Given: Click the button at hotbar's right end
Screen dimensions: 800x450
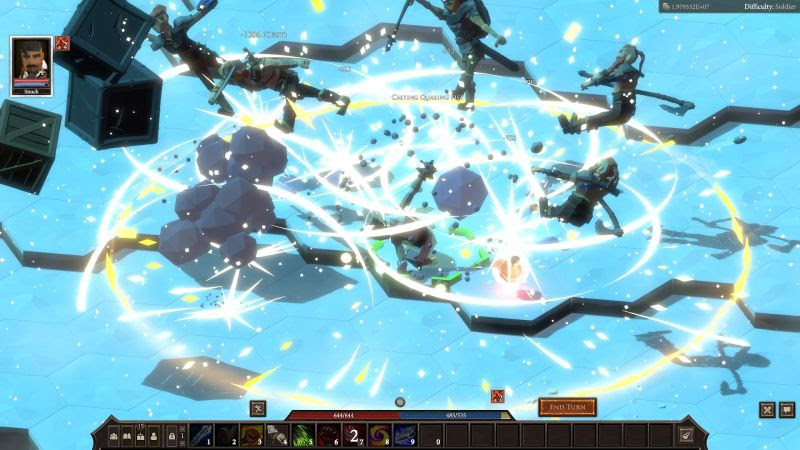Looking at the screenshot, I should [x=685, y=435].
